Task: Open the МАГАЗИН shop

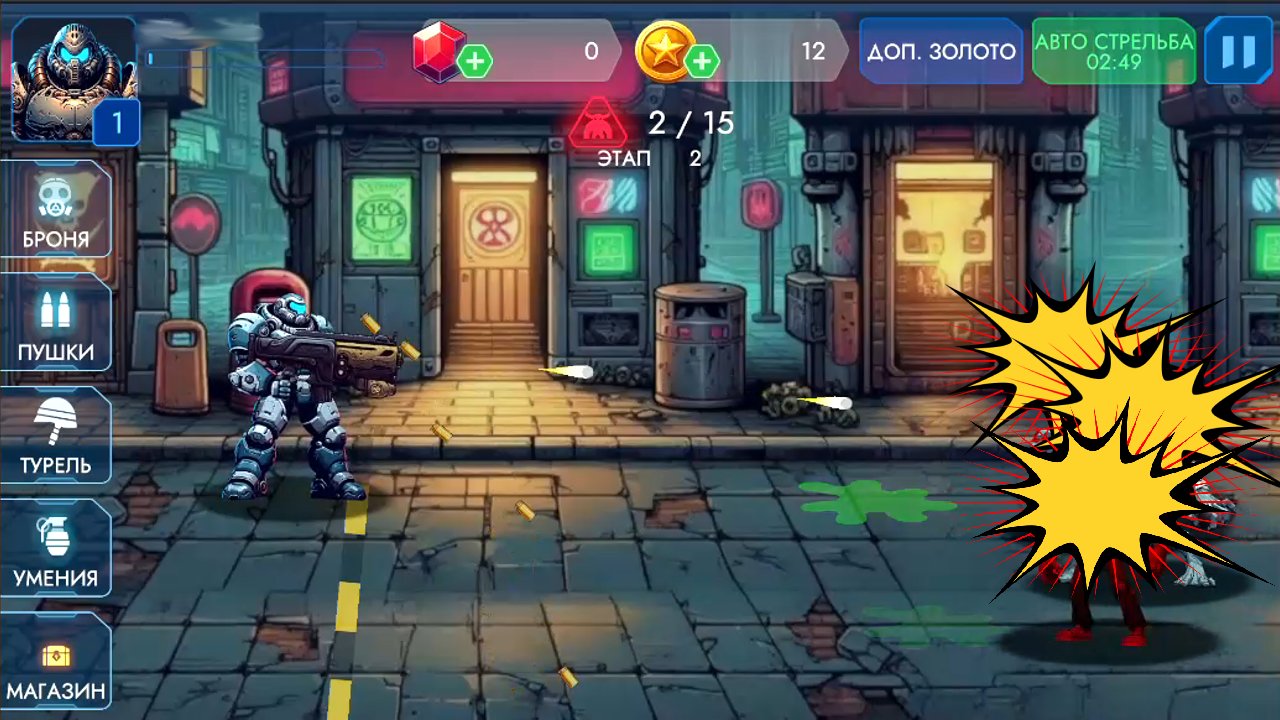Action: coord(57,660)
